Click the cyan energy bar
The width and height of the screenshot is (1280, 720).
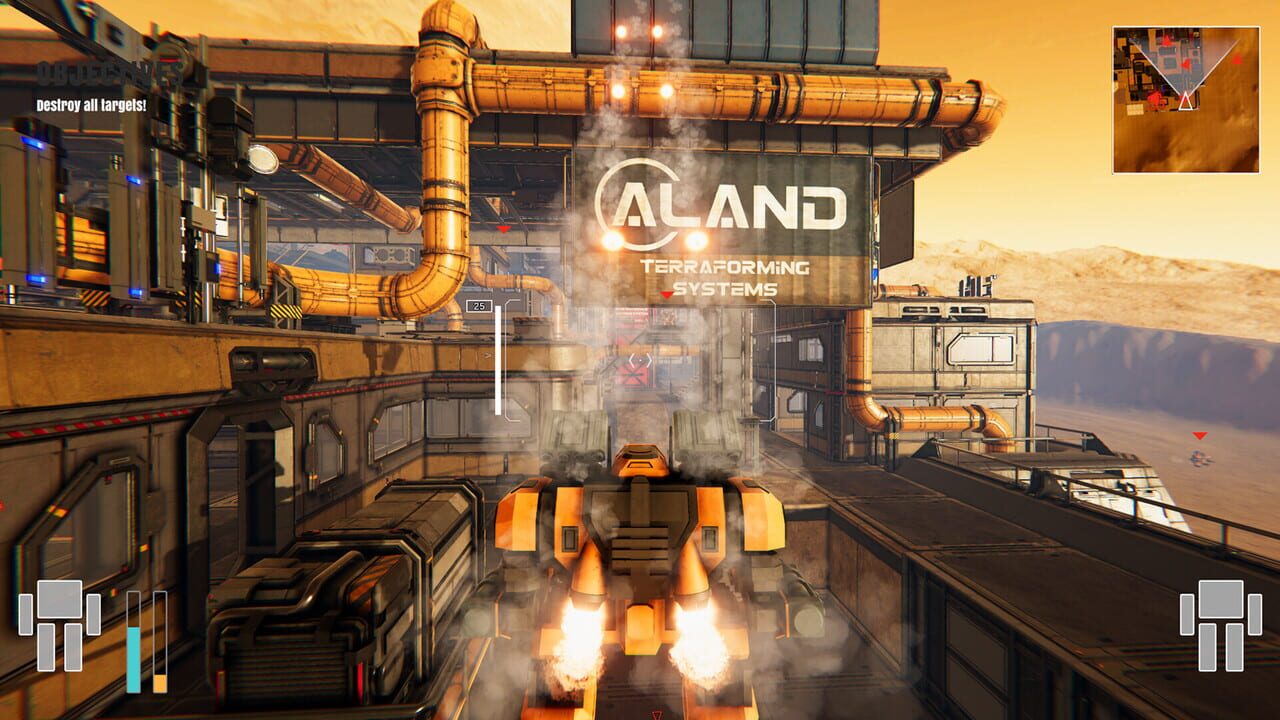(x=133, y=655)
